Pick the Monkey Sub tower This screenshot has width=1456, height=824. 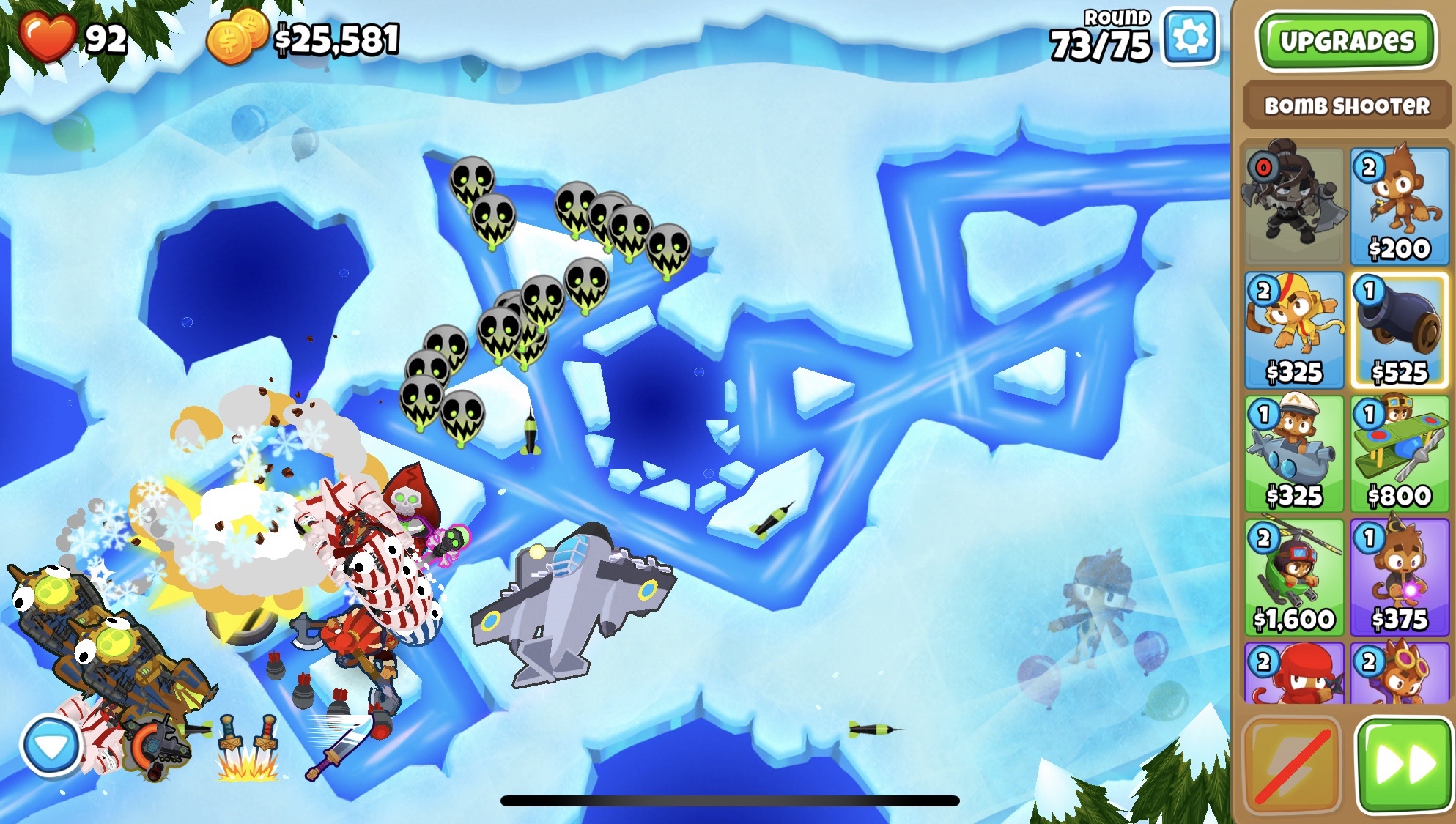click(x=1294, y=453)
